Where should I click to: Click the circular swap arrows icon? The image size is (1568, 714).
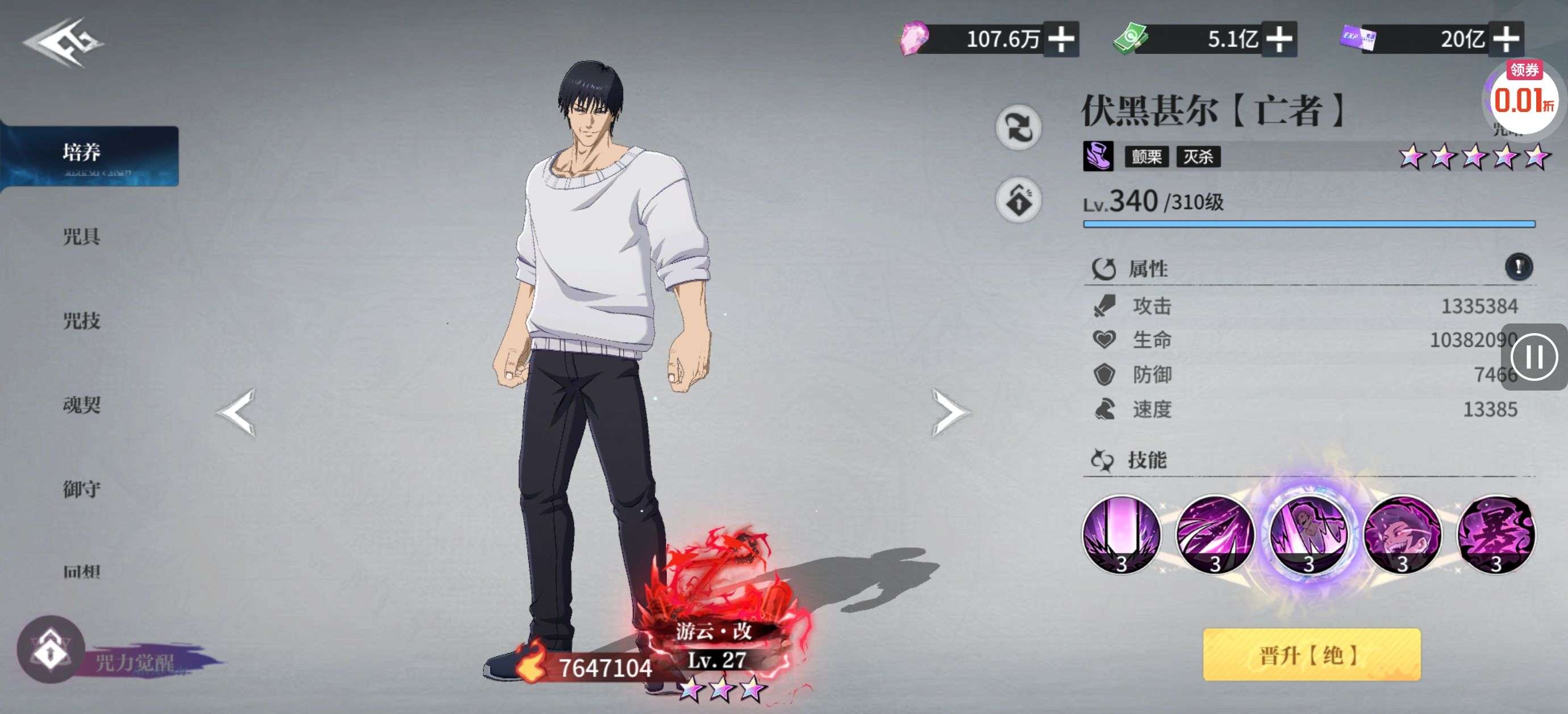coord(1018,127)
